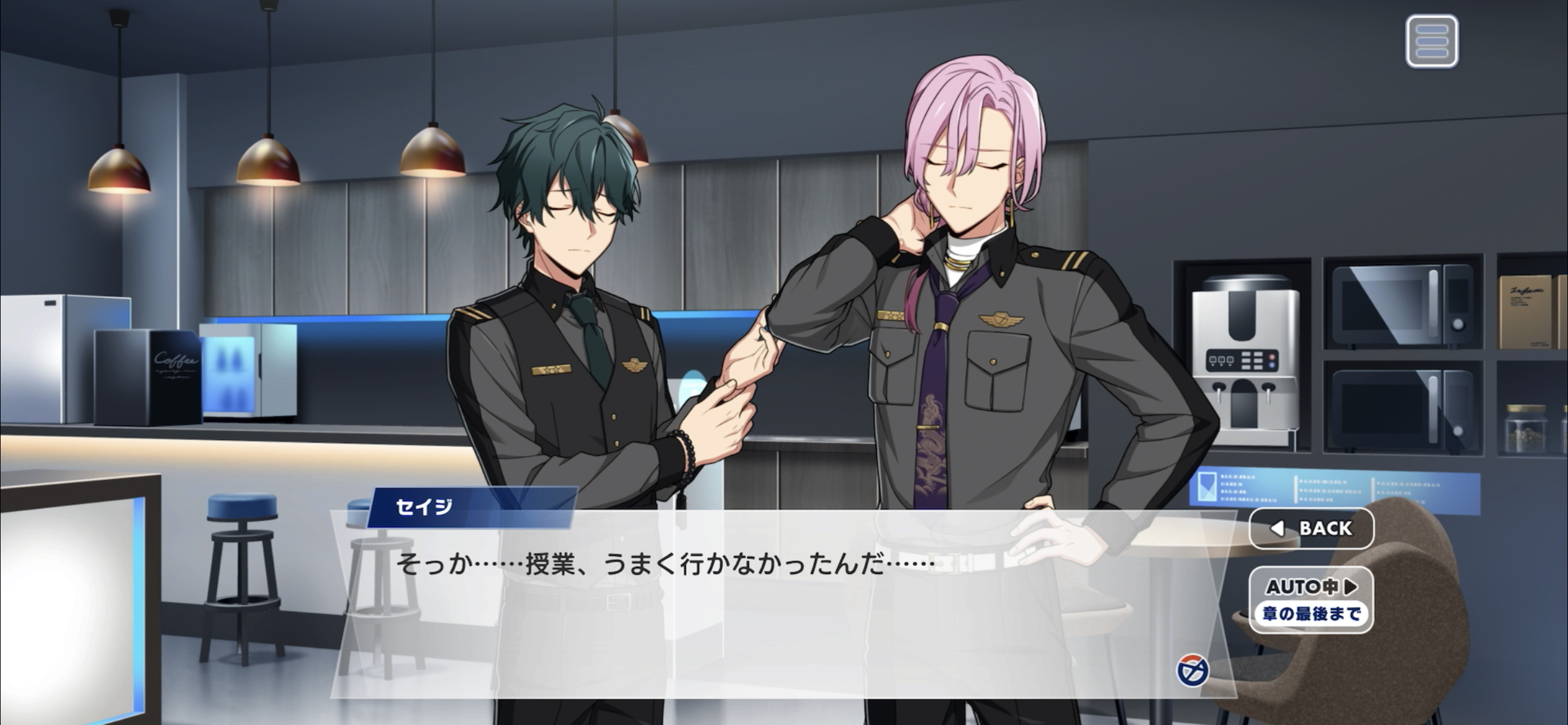
Task: Toggle the AUTO playback button
Action: coord(1311,599)
